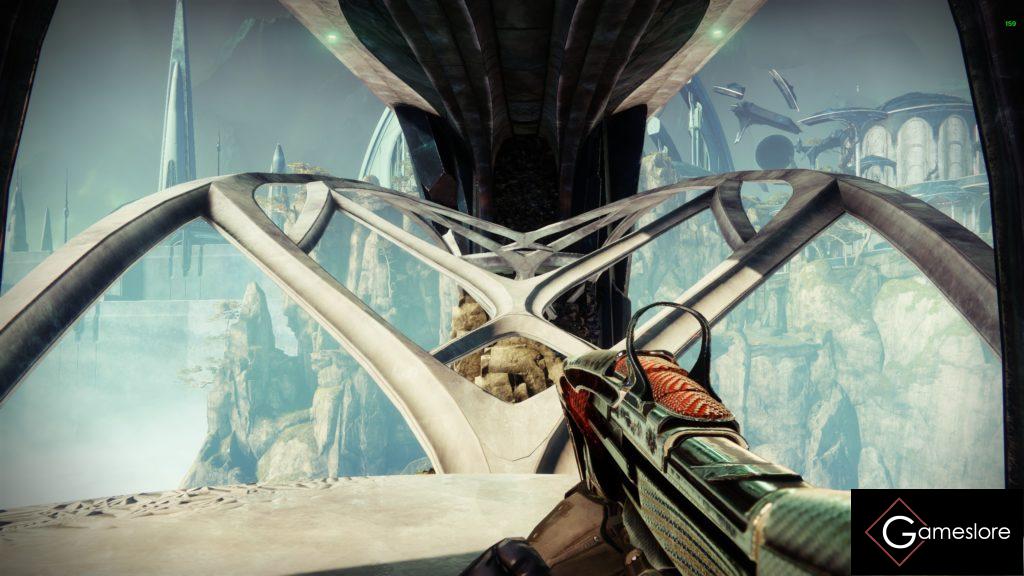Click the Gameslore logo watermark
Screen dimensions: 1024x576
[936, 532]
